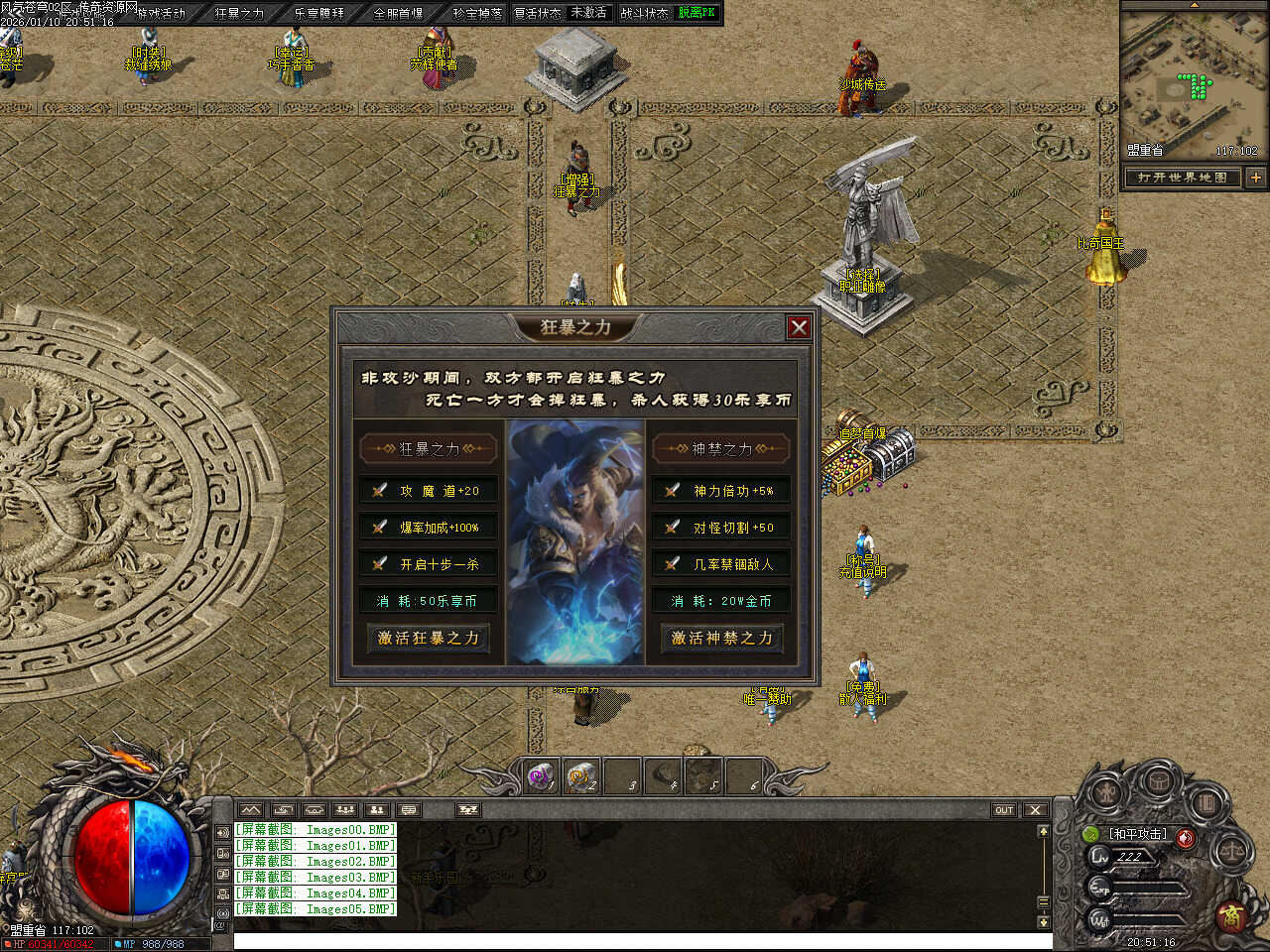Open the balance scales trade icon
Viewport: 1270px width, 952px height.
point(1231,850)
